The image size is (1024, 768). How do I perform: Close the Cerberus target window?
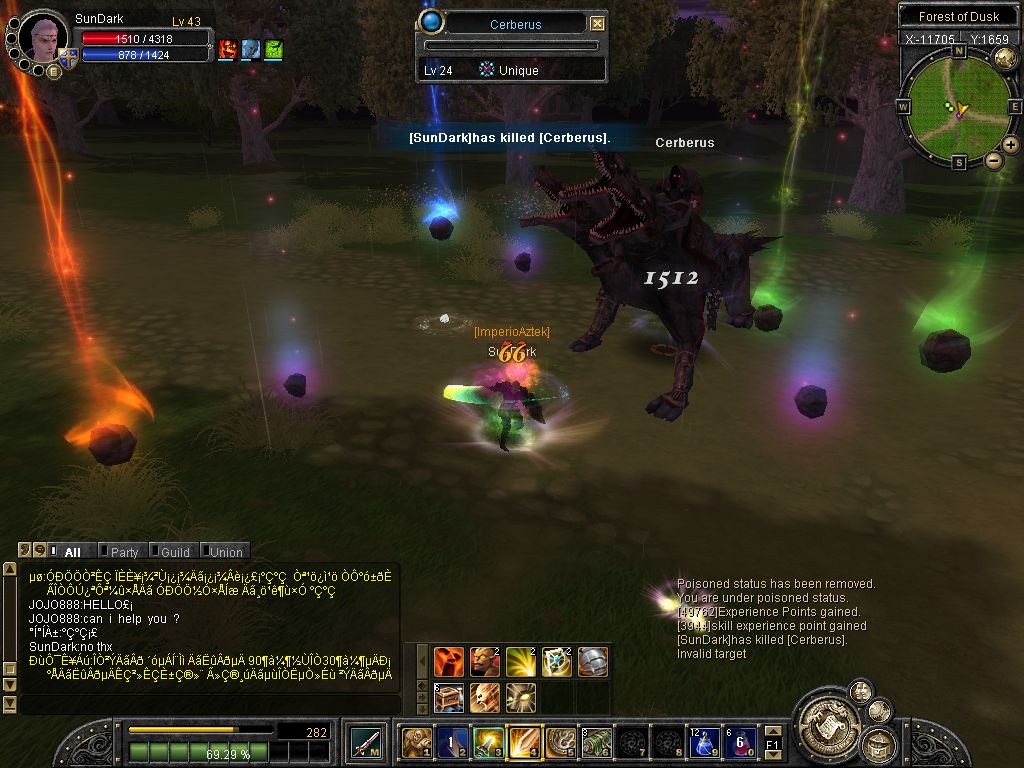click(x=597, y=24)
